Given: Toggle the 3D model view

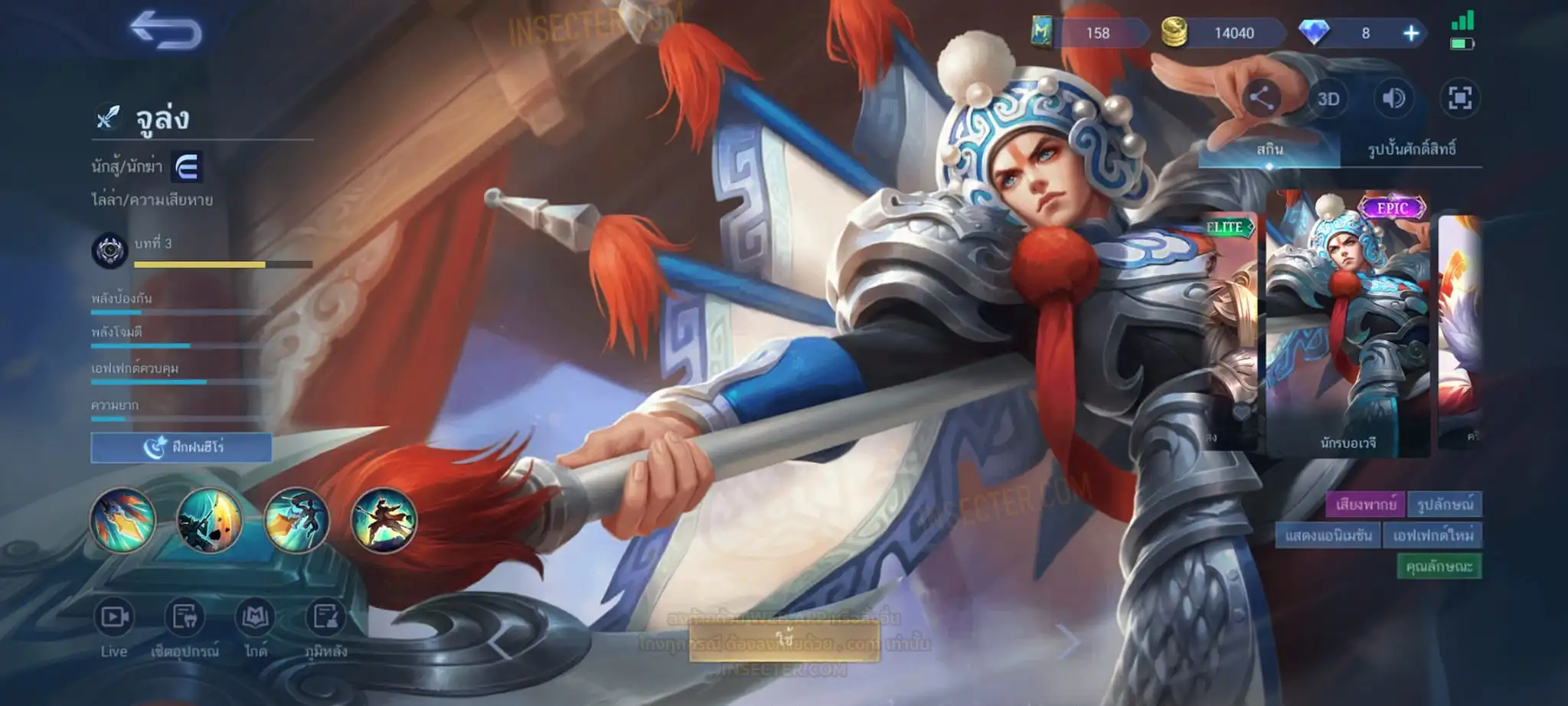Looking at the screenshot, I should (1328, 99).
